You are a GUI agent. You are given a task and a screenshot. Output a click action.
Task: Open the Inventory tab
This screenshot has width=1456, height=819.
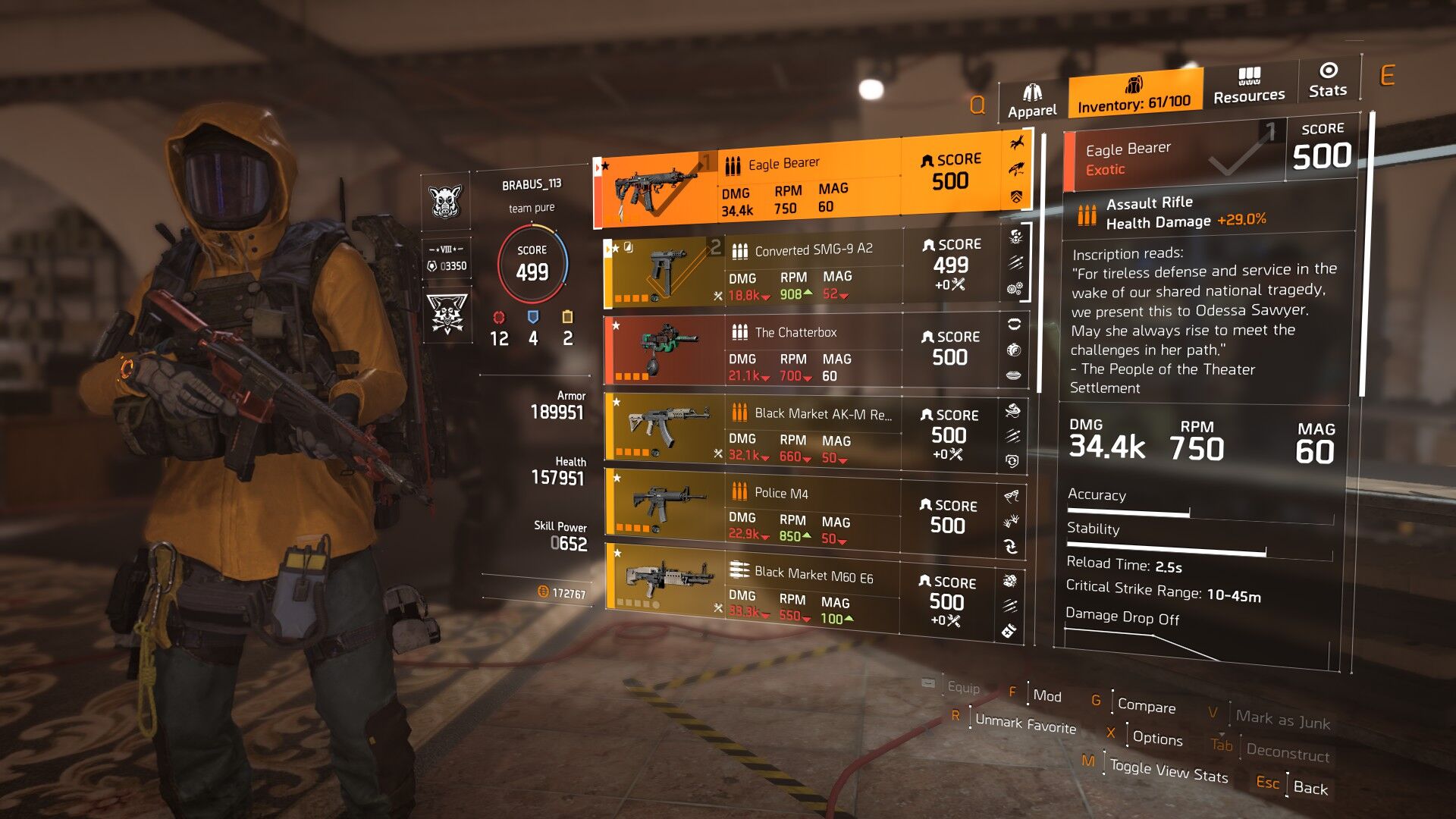pos(1134,95)
